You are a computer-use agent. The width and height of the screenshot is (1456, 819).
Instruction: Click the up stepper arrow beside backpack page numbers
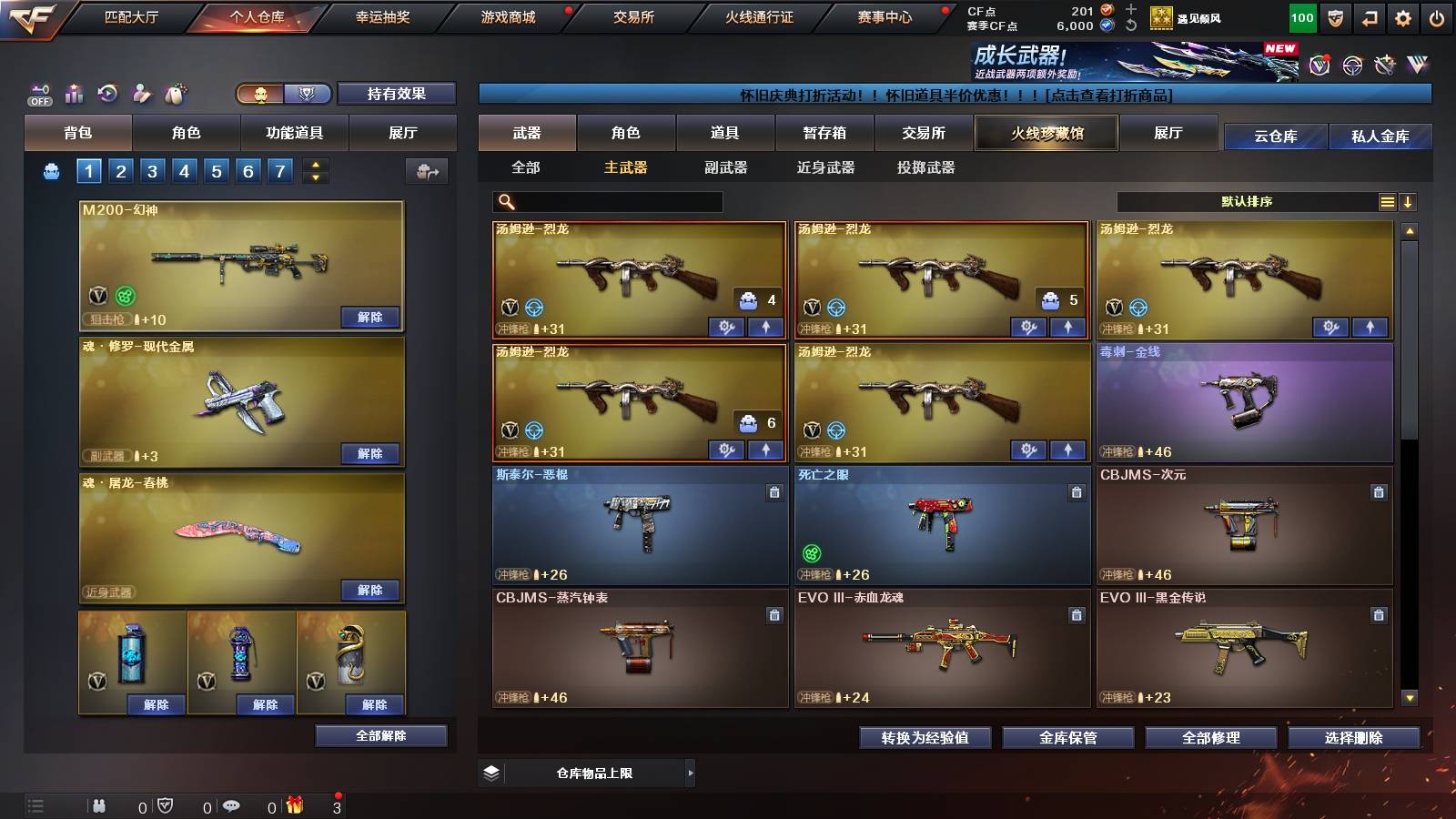(314, 165)
